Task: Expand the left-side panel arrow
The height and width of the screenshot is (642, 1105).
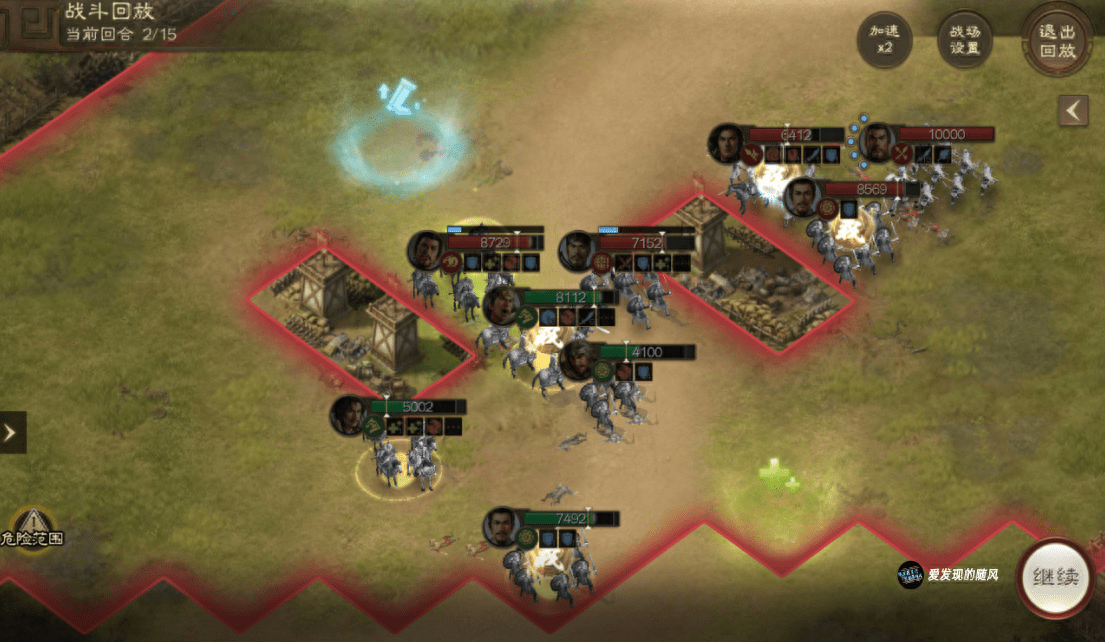Action: pos(12,432)
